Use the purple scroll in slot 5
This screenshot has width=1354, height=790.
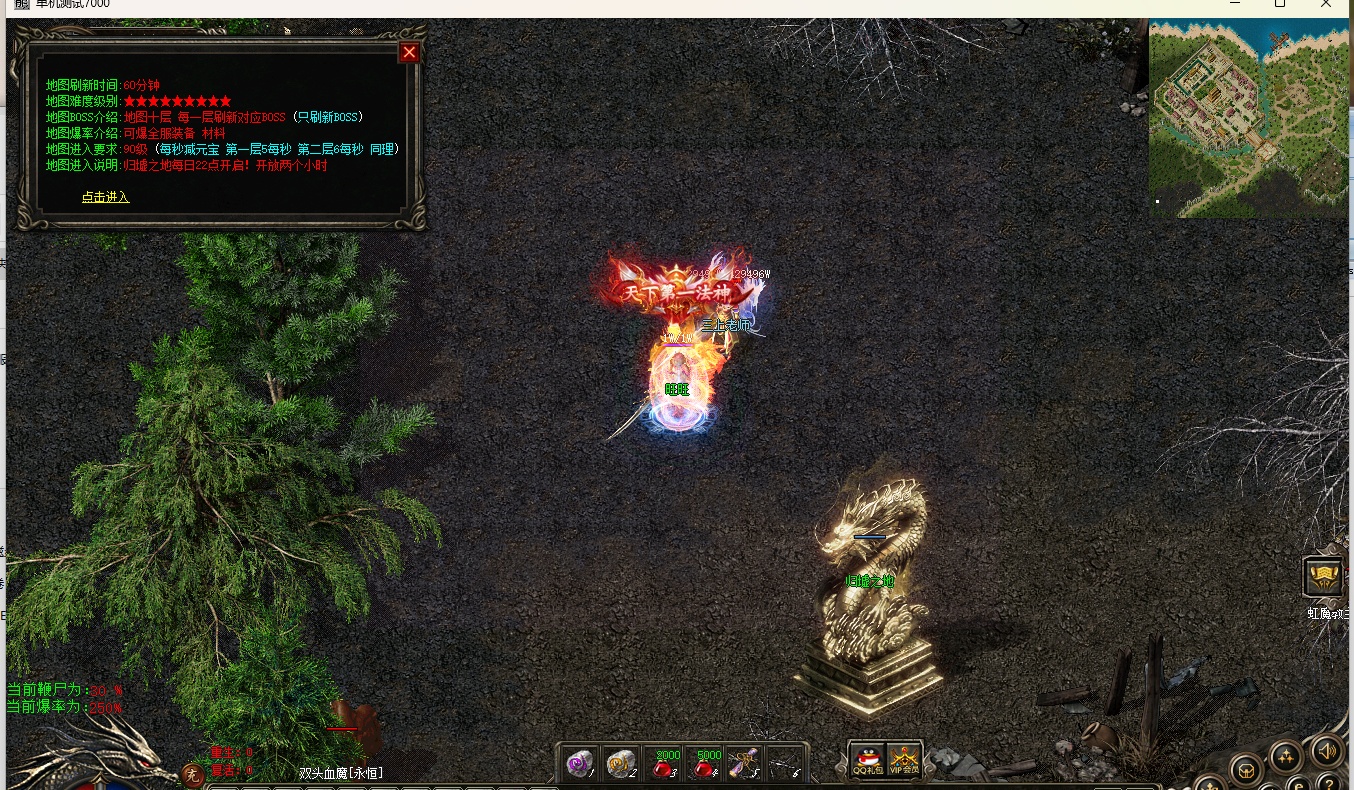pyautogui.click(x=744, y=764)
